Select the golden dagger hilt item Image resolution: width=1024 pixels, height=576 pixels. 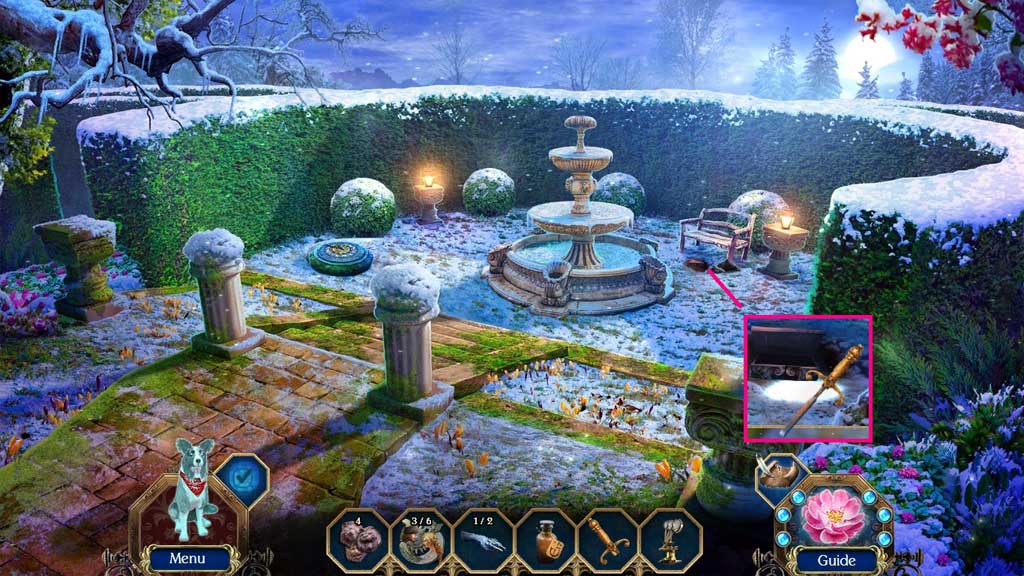click(x=608, y=539)
